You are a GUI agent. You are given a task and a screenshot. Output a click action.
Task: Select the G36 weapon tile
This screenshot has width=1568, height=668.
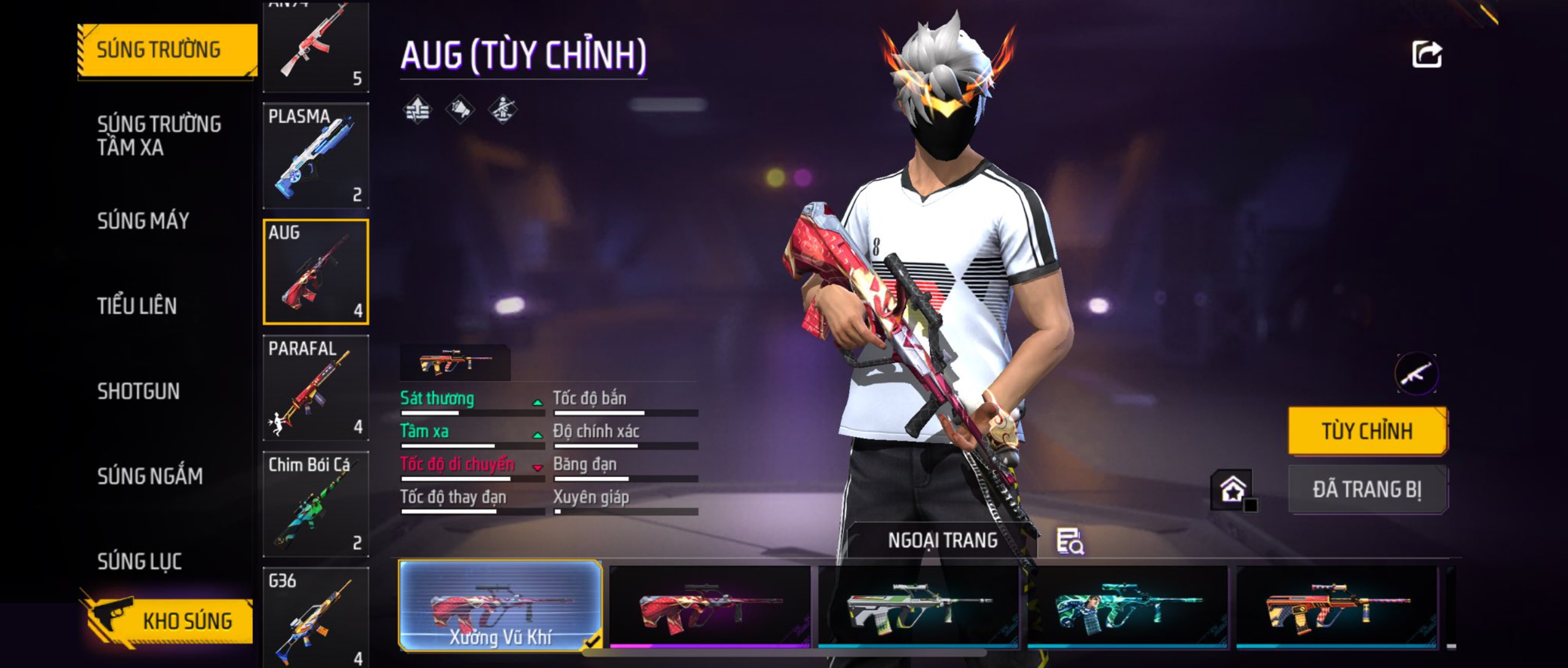[x=316, y=618]
